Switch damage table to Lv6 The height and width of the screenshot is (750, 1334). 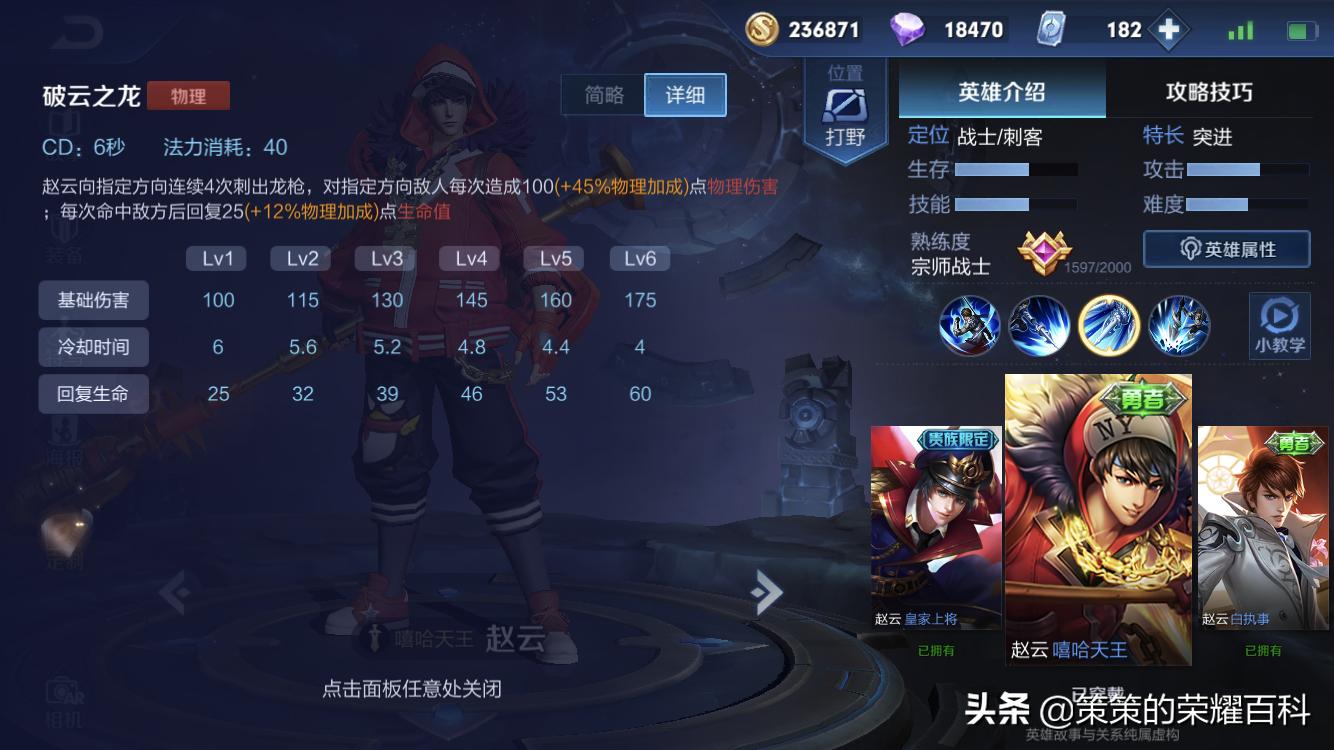(638, 258)
